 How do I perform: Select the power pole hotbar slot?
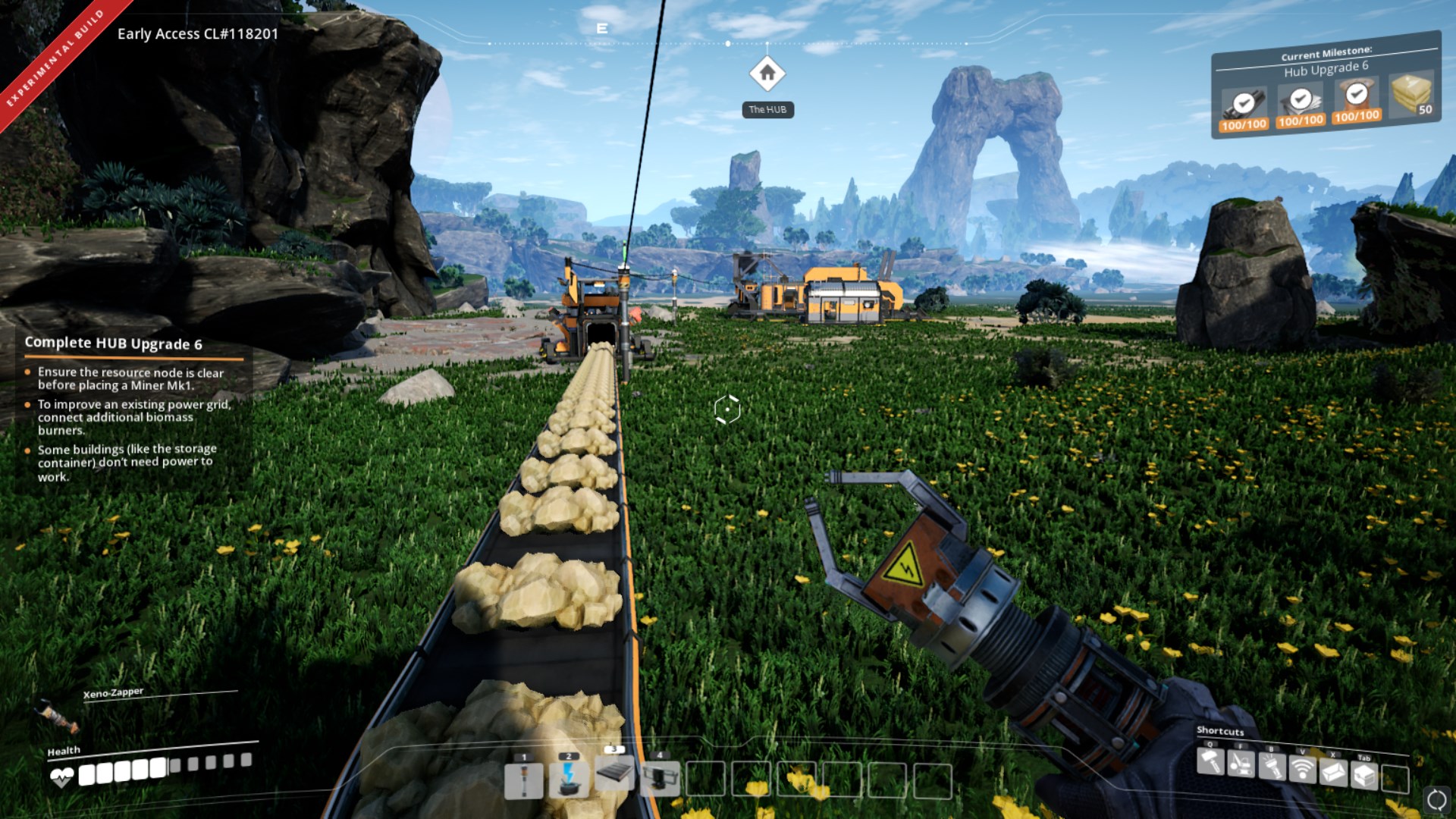click(x=523, y=780)
